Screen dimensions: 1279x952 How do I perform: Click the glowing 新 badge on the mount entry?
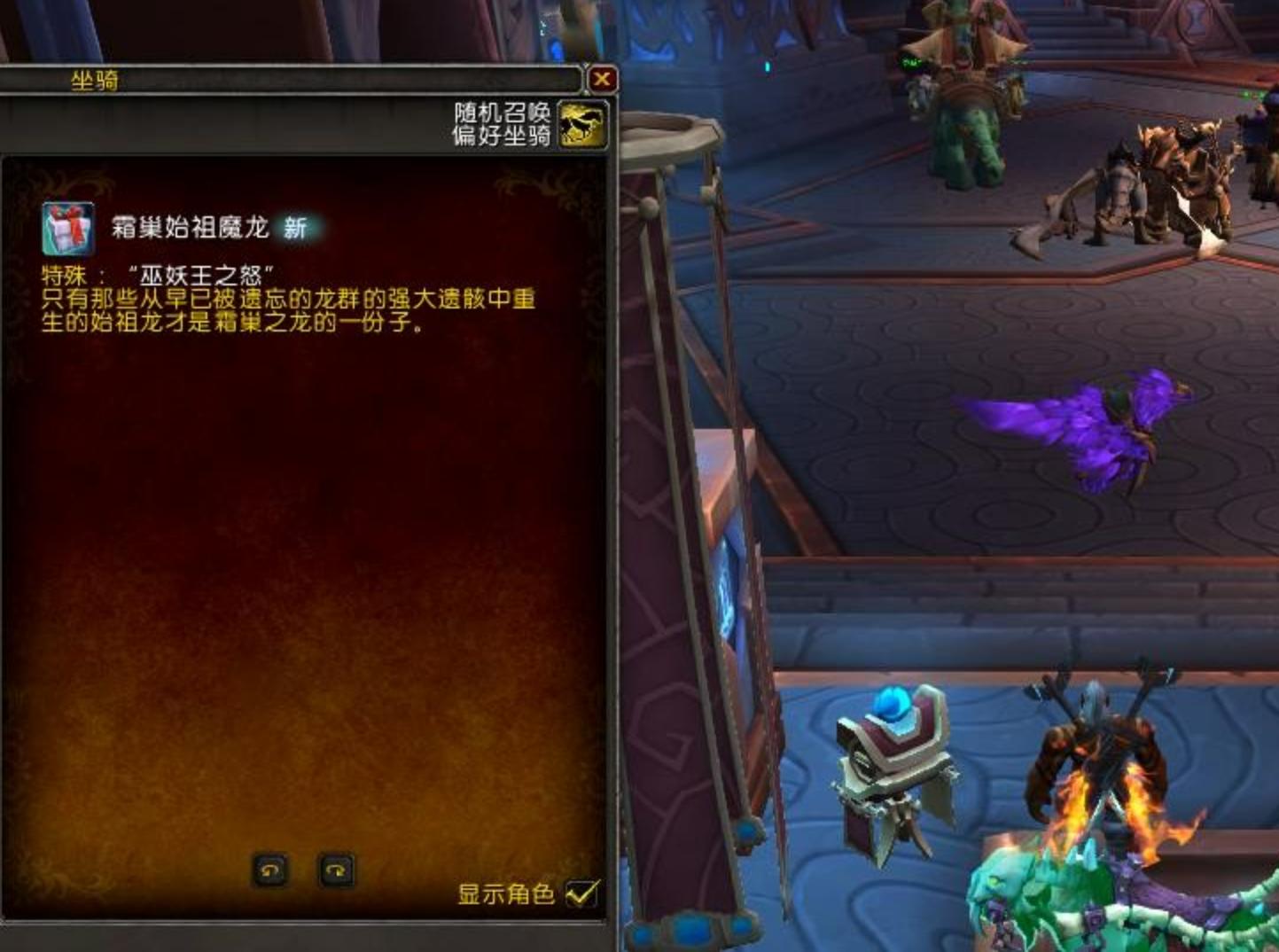[298, 226]
